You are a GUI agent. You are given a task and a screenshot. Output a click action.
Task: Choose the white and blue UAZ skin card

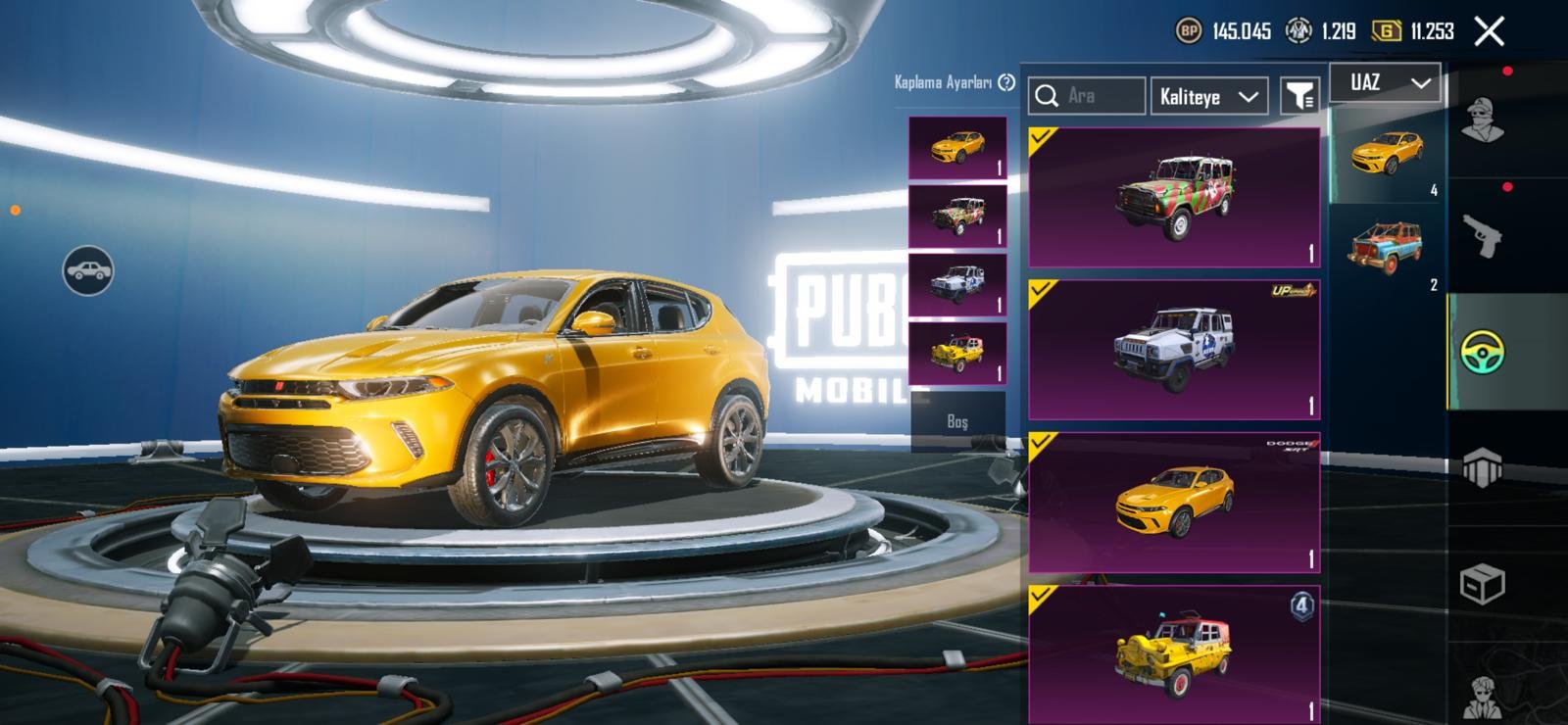1174,350
